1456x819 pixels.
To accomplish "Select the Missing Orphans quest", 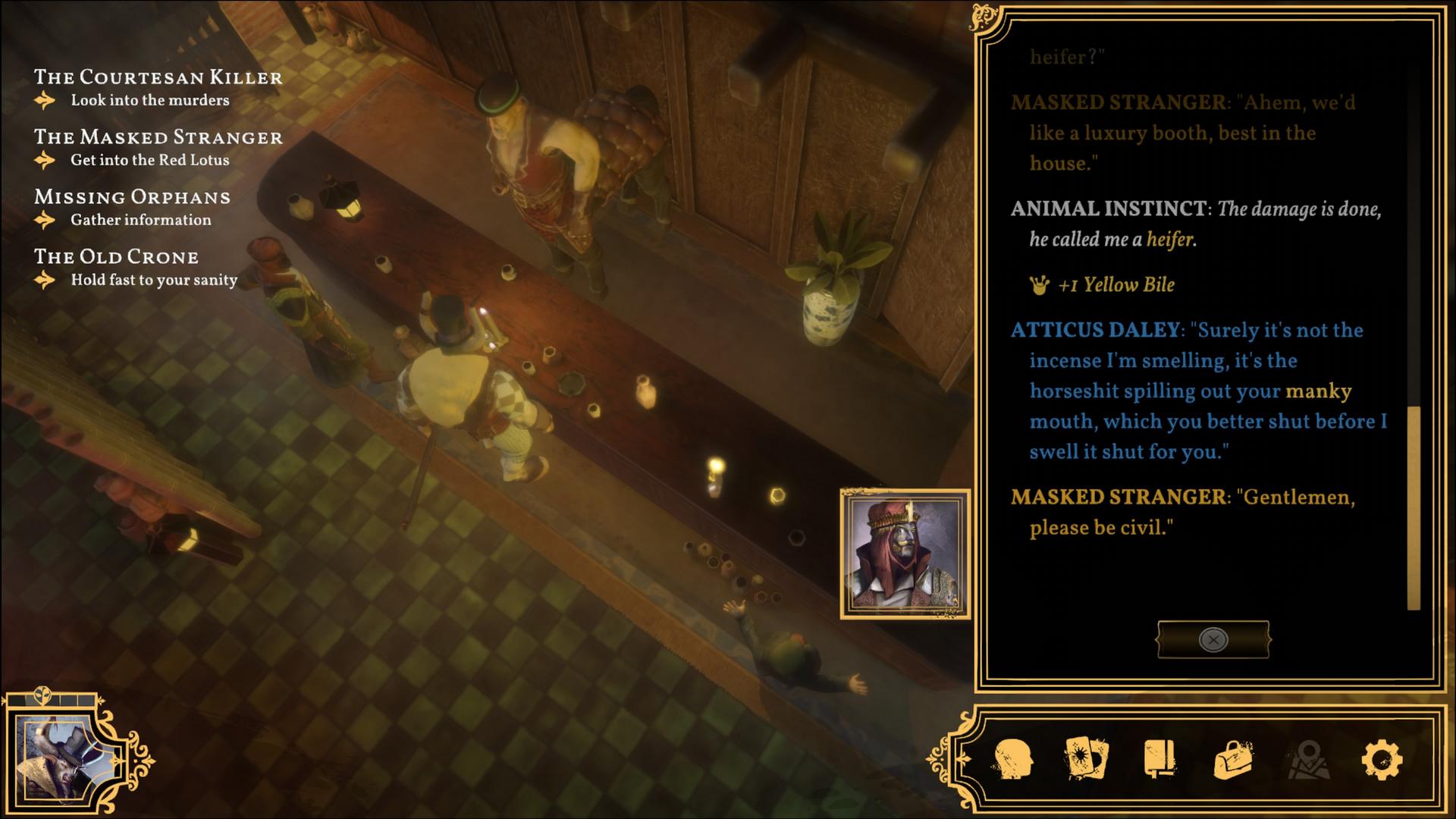I will [x=132, y=197].
